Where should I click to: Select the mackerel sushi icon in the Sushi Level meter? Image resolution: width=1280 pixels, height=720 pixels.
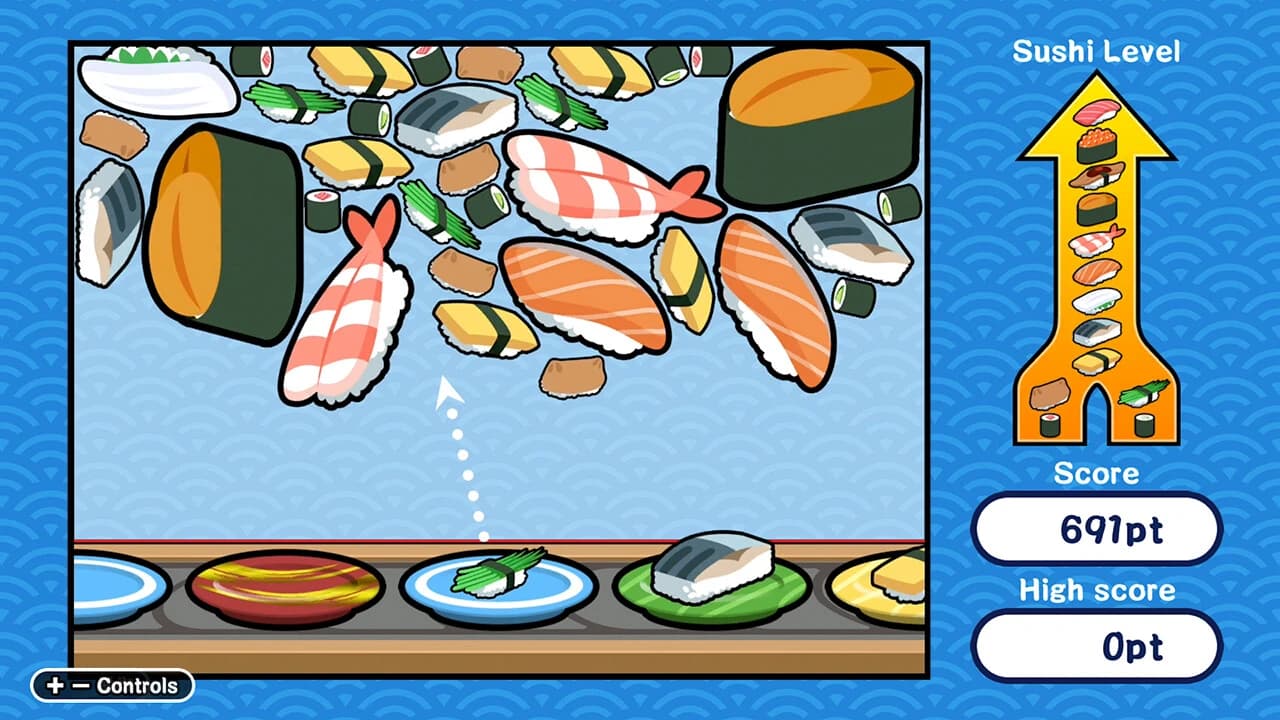point(1097,331)
